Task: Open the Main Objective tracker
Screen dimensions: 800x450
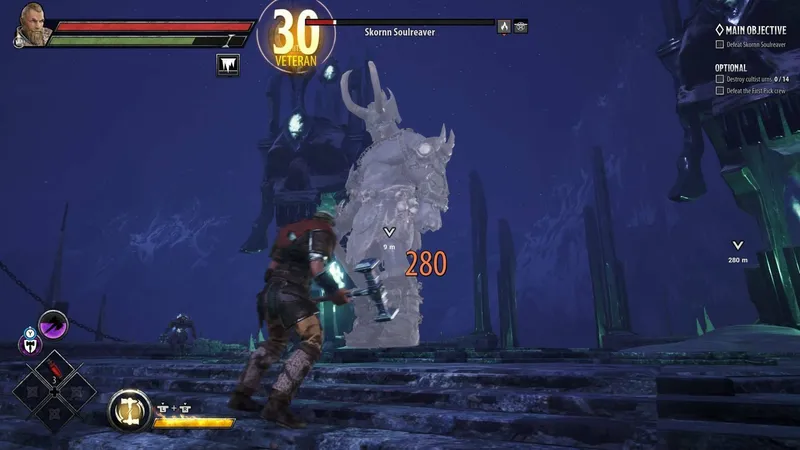Action: (x=756, y=30)
